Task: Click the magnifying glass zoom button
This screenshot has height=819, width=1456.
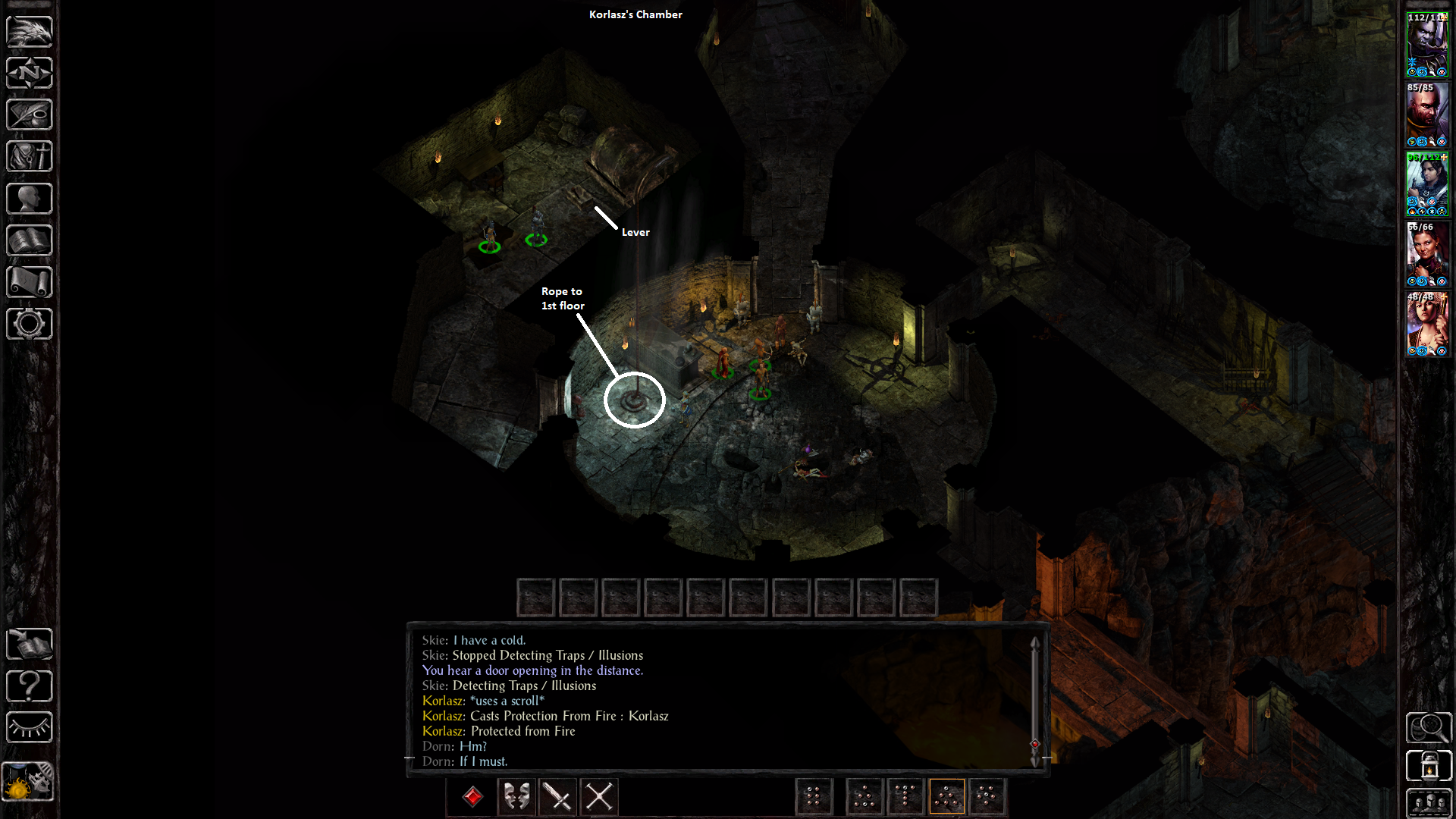Action: [1429, 728]
